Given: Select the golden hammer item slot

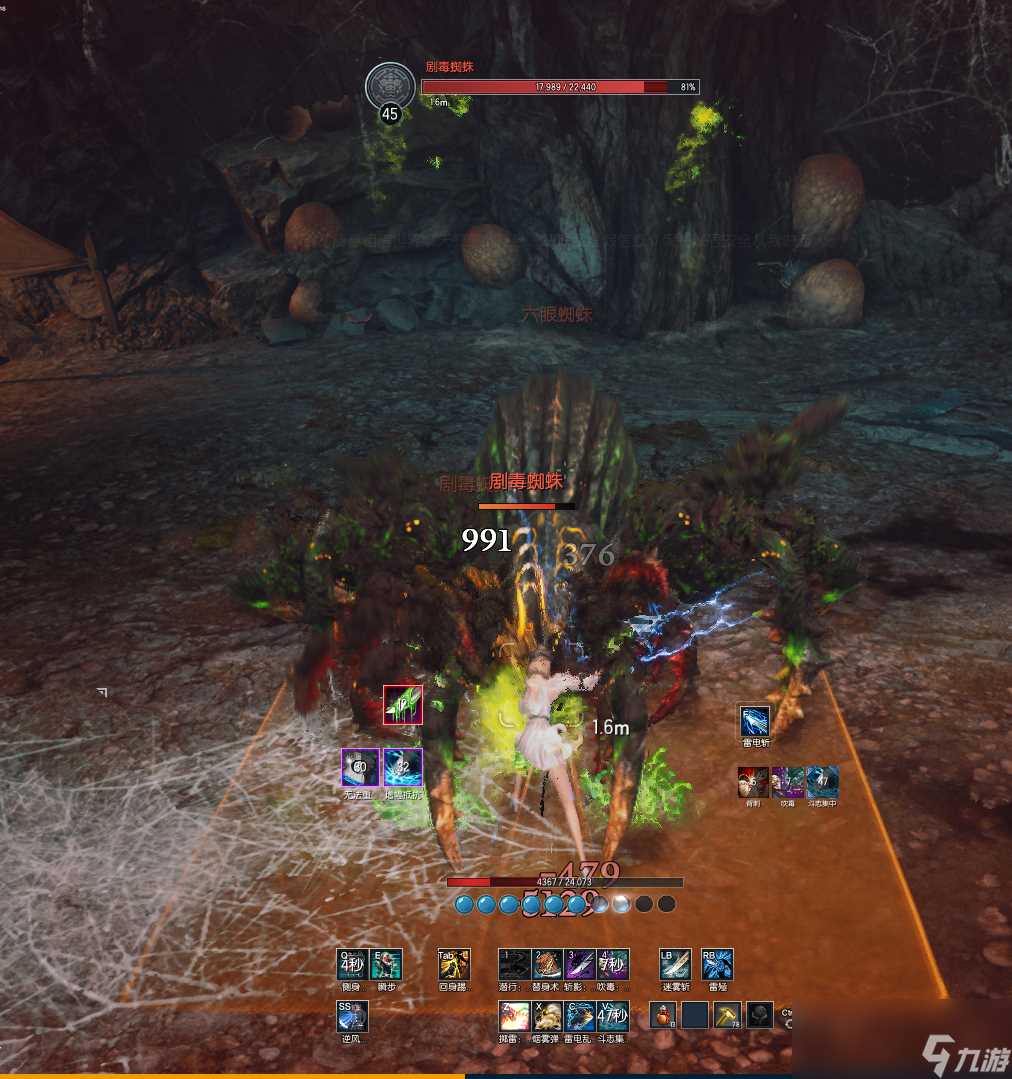Looking at the screenshot, I should (727, 1016).
